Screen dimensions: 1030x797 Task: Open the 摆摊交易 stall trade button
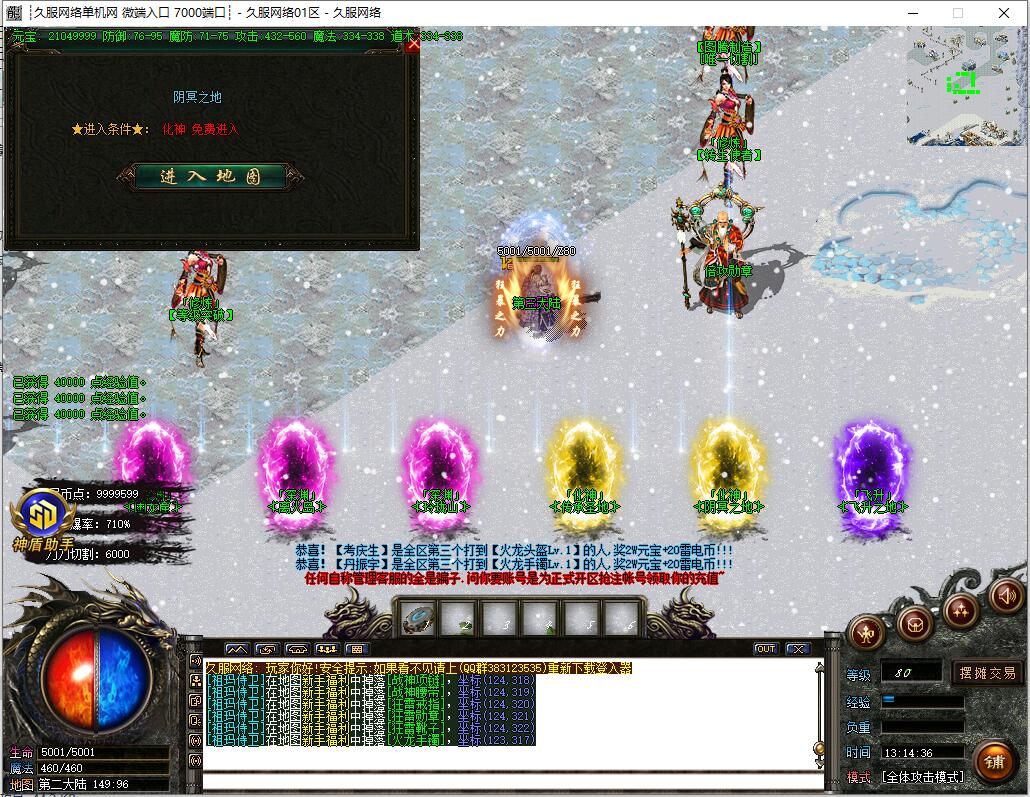987,673
